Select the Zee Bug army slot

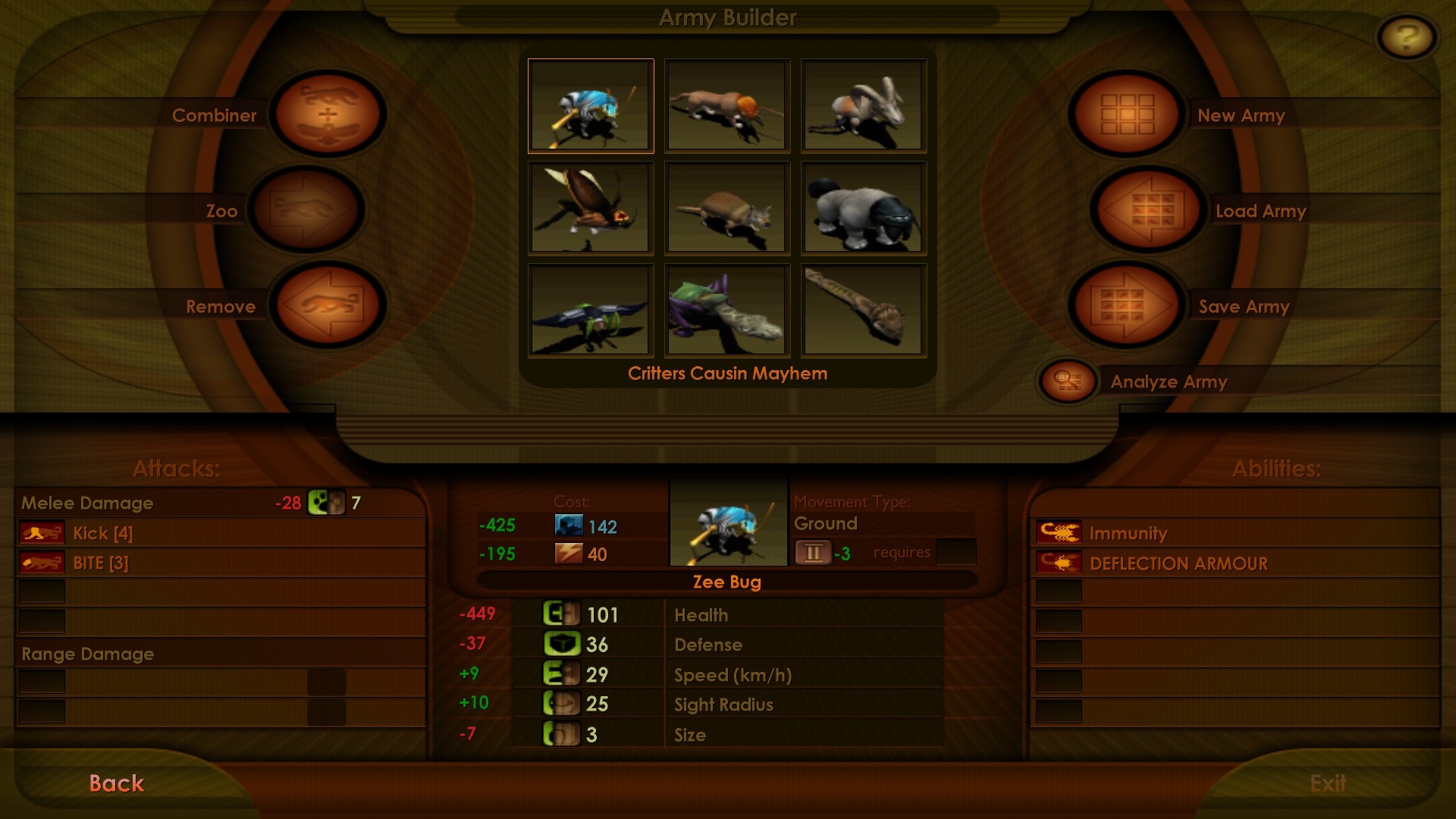[591, 106]
